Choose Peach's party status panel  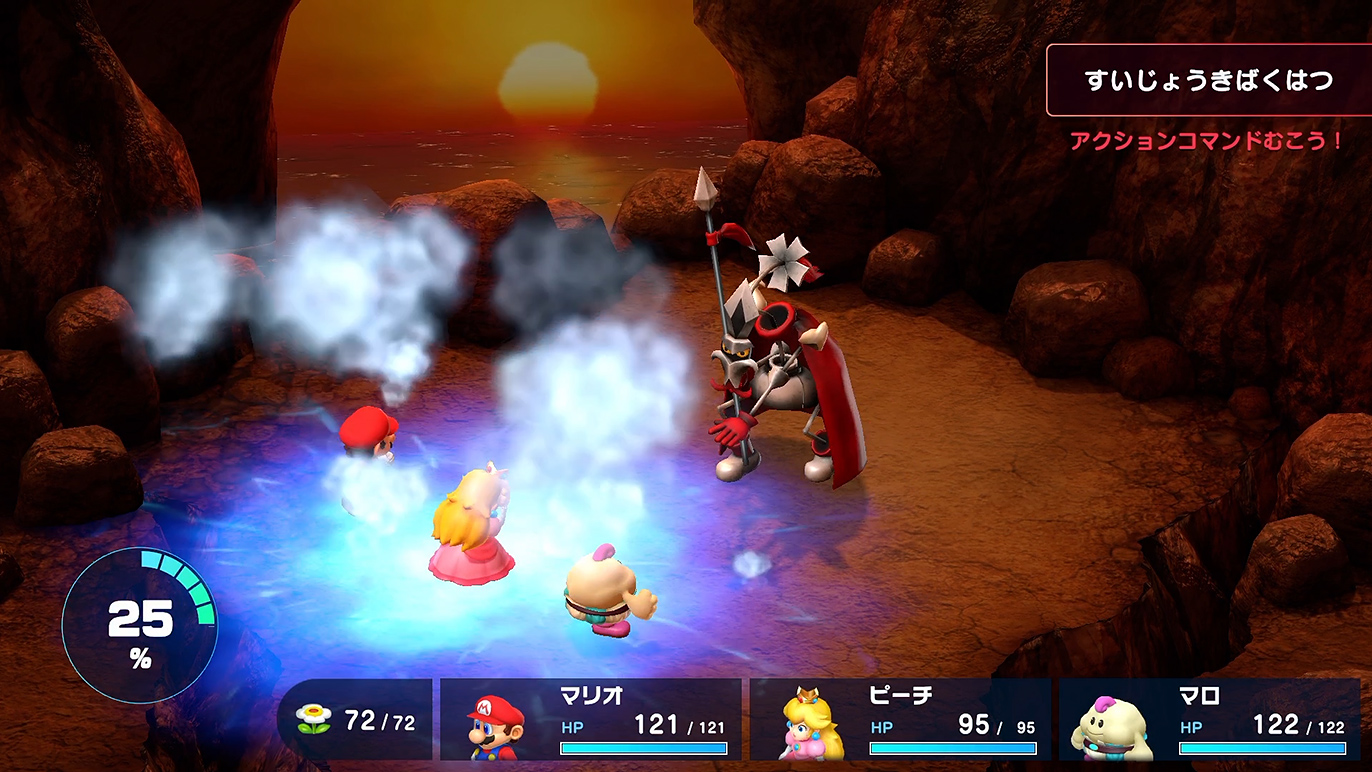click(900, 720)
